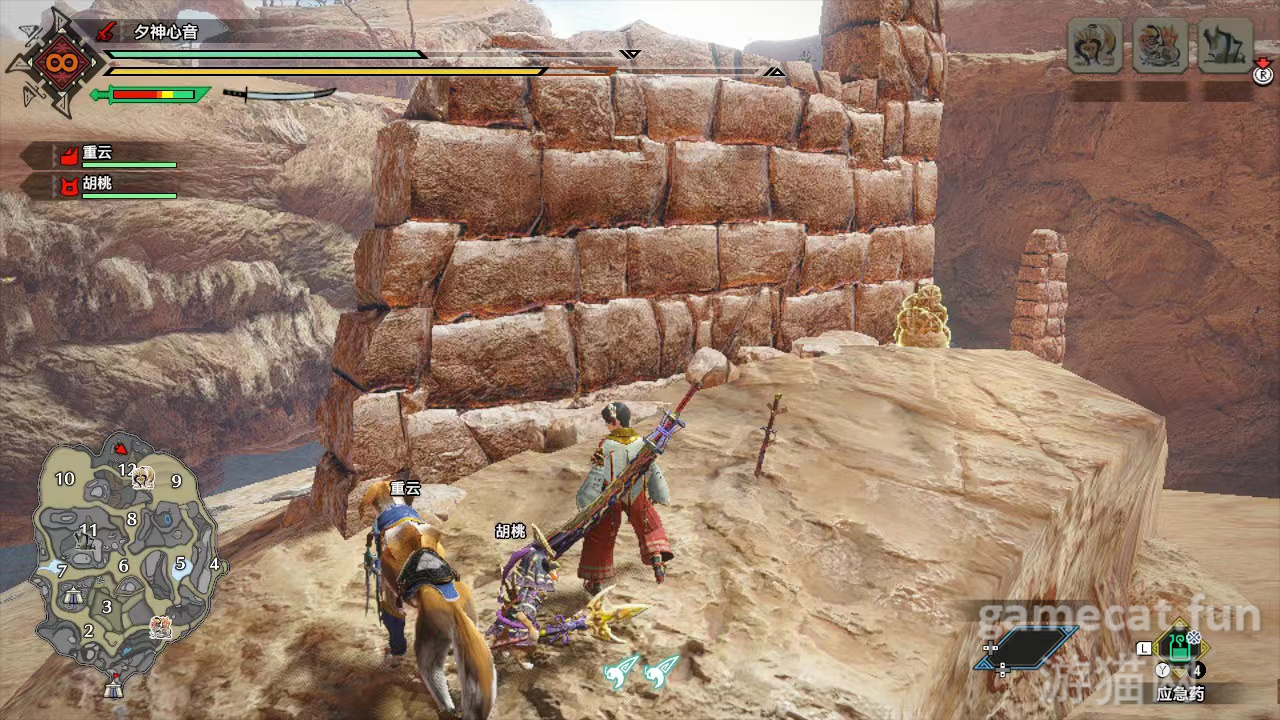Image resolution: width=1280 pixels, height=720 pixels.
Task: Select the first target monster icon
Action: [x=1094, y=45]
